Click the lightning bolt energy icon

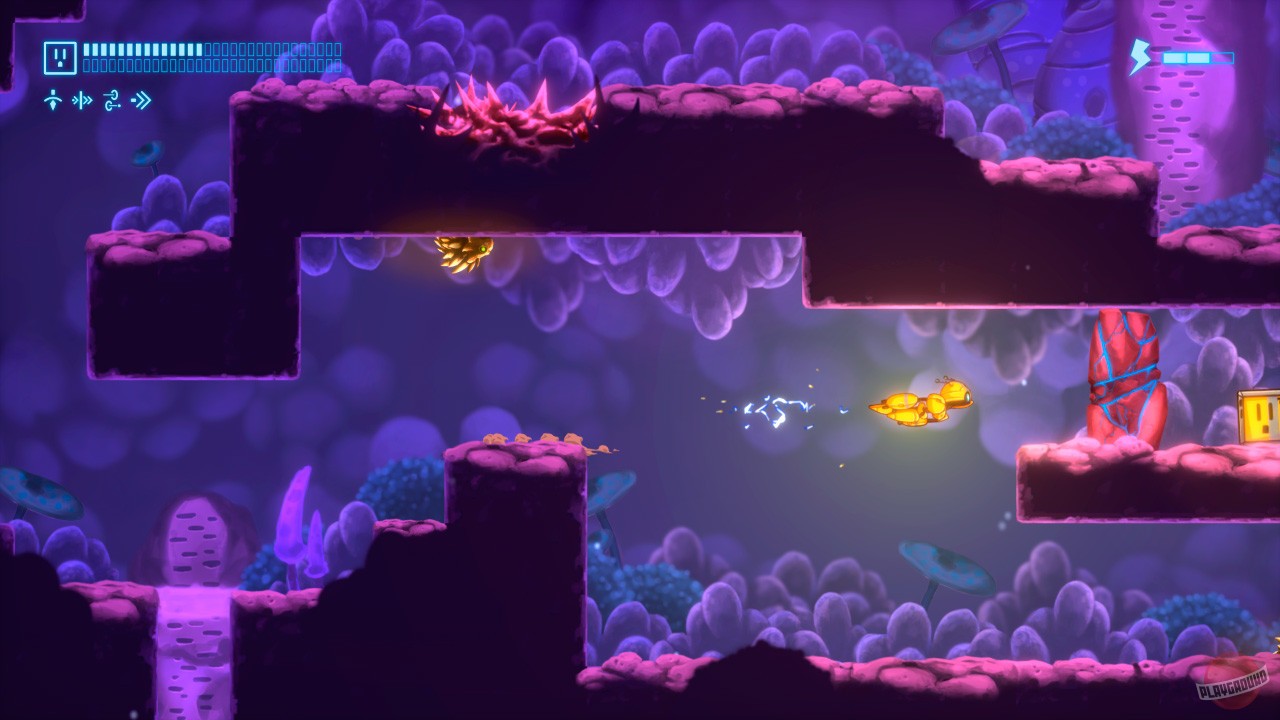[x=1138, y=57]
